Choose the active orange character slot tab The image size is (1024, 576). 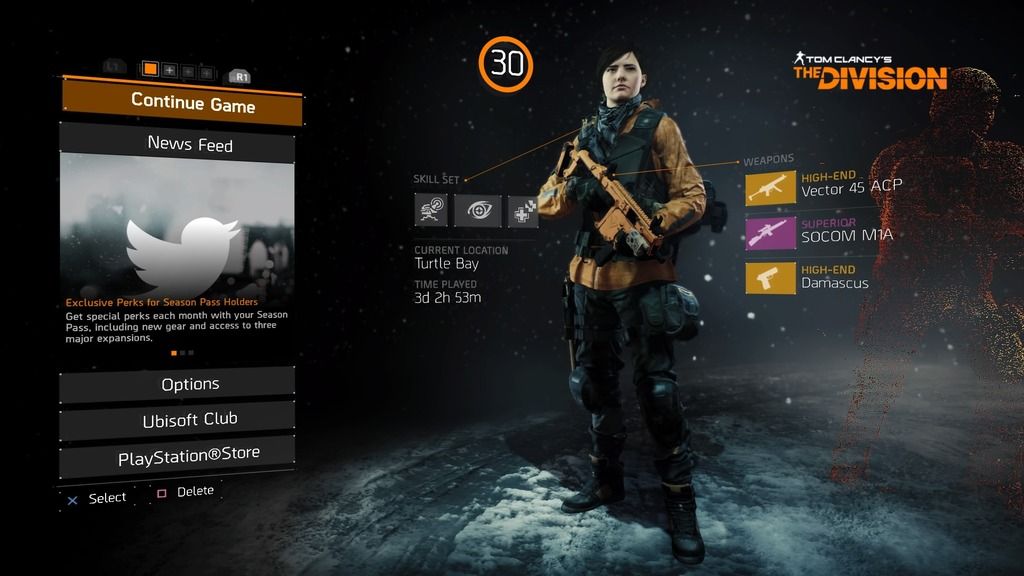coord(151,69)
